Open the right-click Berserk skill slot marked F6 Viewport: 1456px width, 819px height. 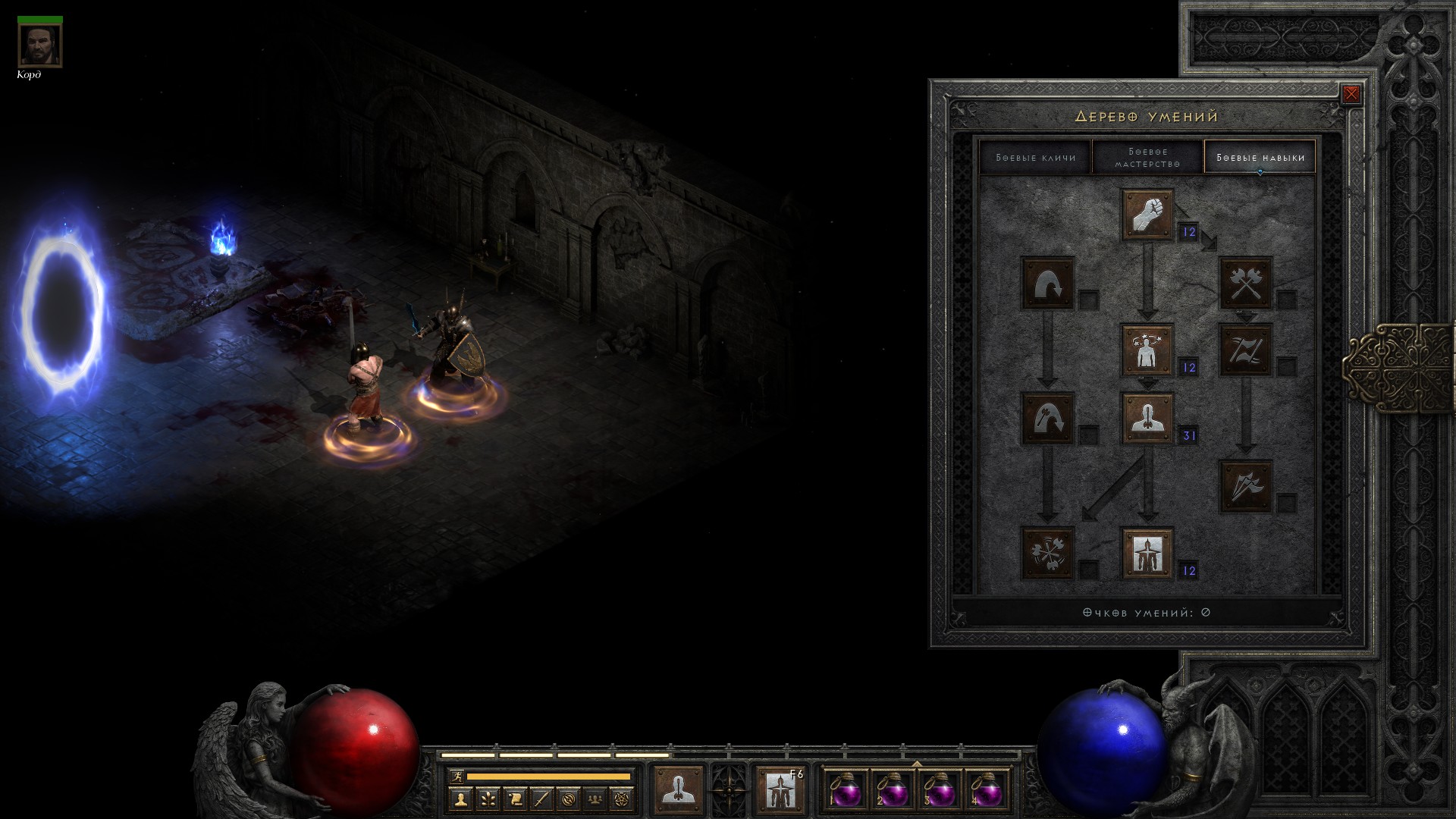tap(780, 789)
